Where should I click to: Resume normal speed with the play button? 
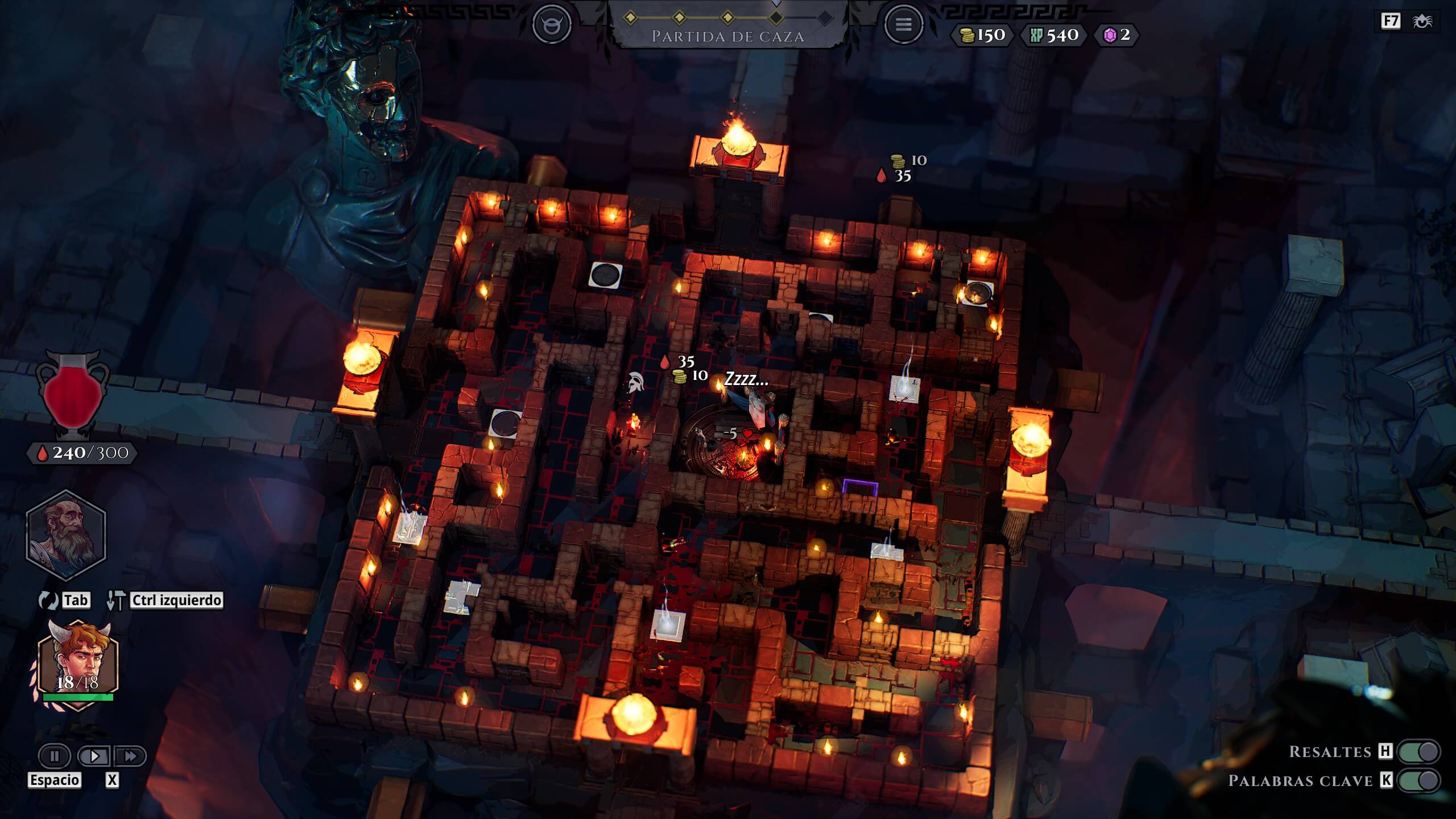[94, 756]
